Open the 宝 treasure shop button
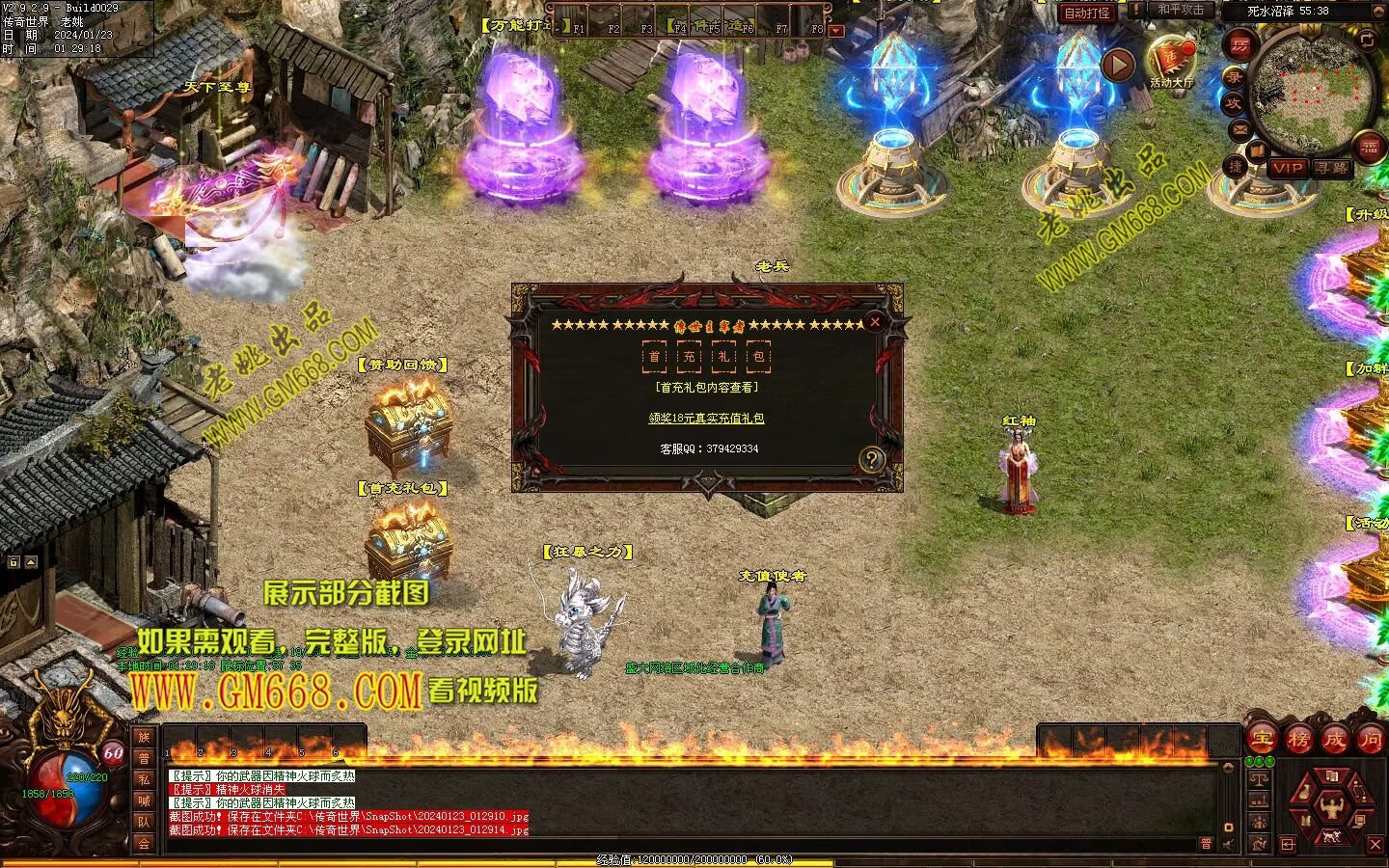The width and height of the screenshot is (1389, 868). [x=1263, y=740]
